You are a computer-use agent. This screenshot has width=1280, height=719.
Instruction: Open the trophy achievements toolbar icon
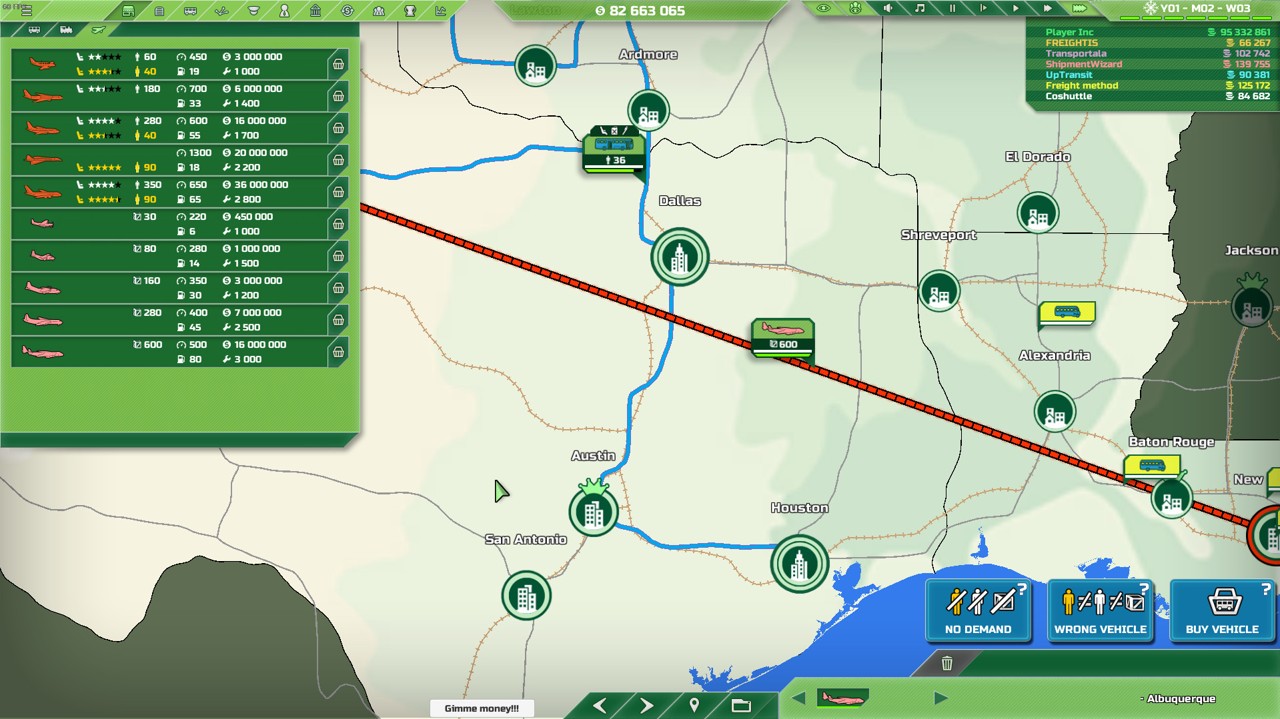[x=409, y=11]
